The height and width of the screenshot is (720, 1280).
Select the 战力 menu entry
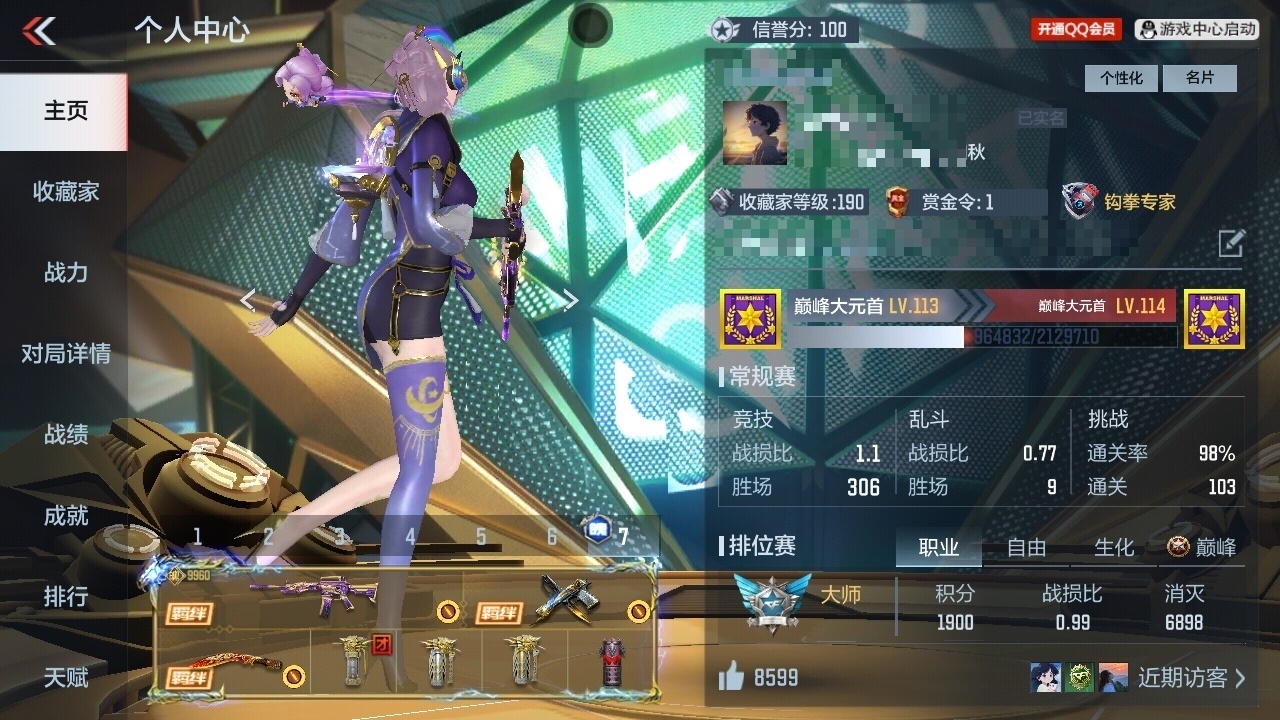pos(65,272)
